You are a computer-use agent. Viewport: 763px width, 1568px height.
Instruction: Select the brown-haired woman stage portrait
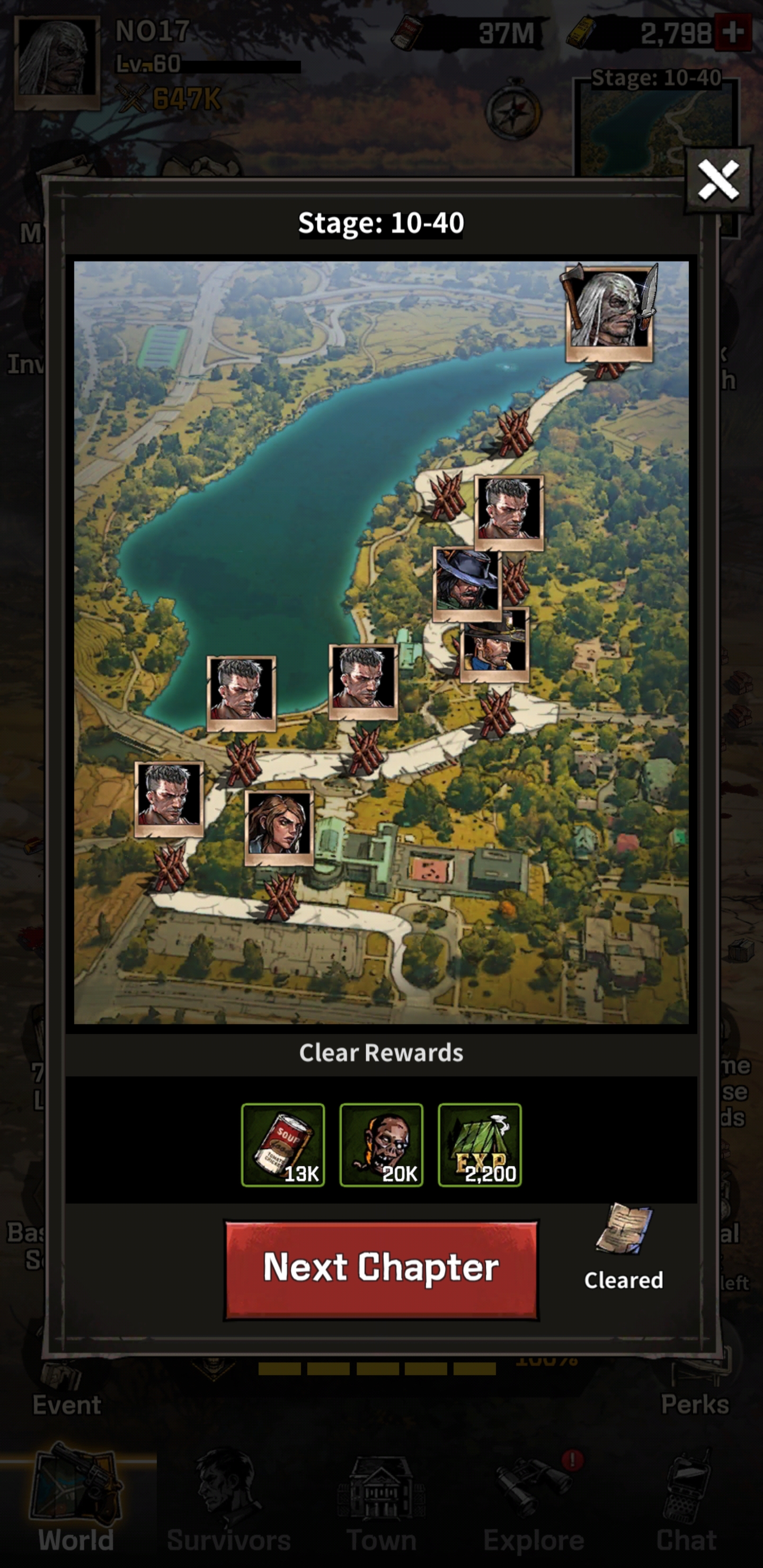[279, 826]
